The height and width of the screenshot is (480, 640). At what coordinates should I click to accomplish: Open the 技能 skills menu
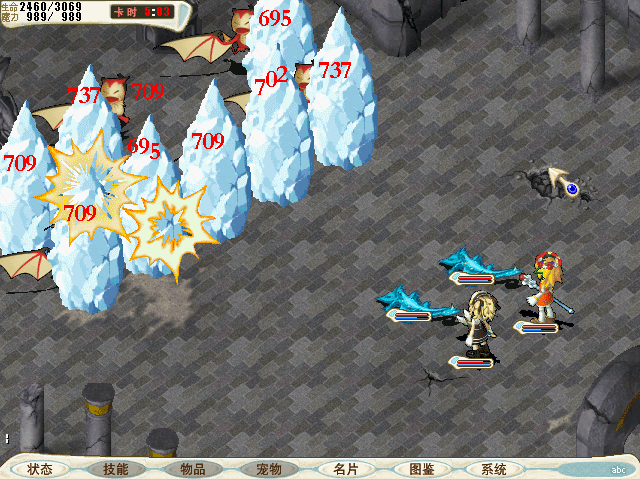116,468
